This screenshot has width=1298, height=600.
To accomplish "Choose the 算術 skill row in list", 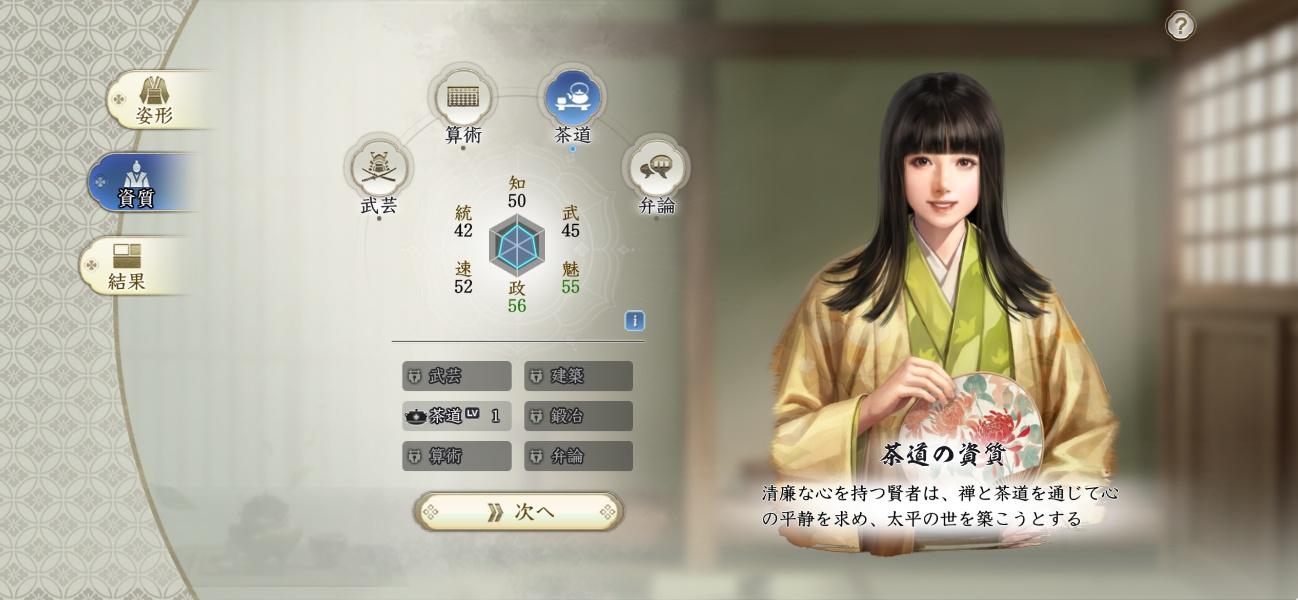I will (456, 456).
